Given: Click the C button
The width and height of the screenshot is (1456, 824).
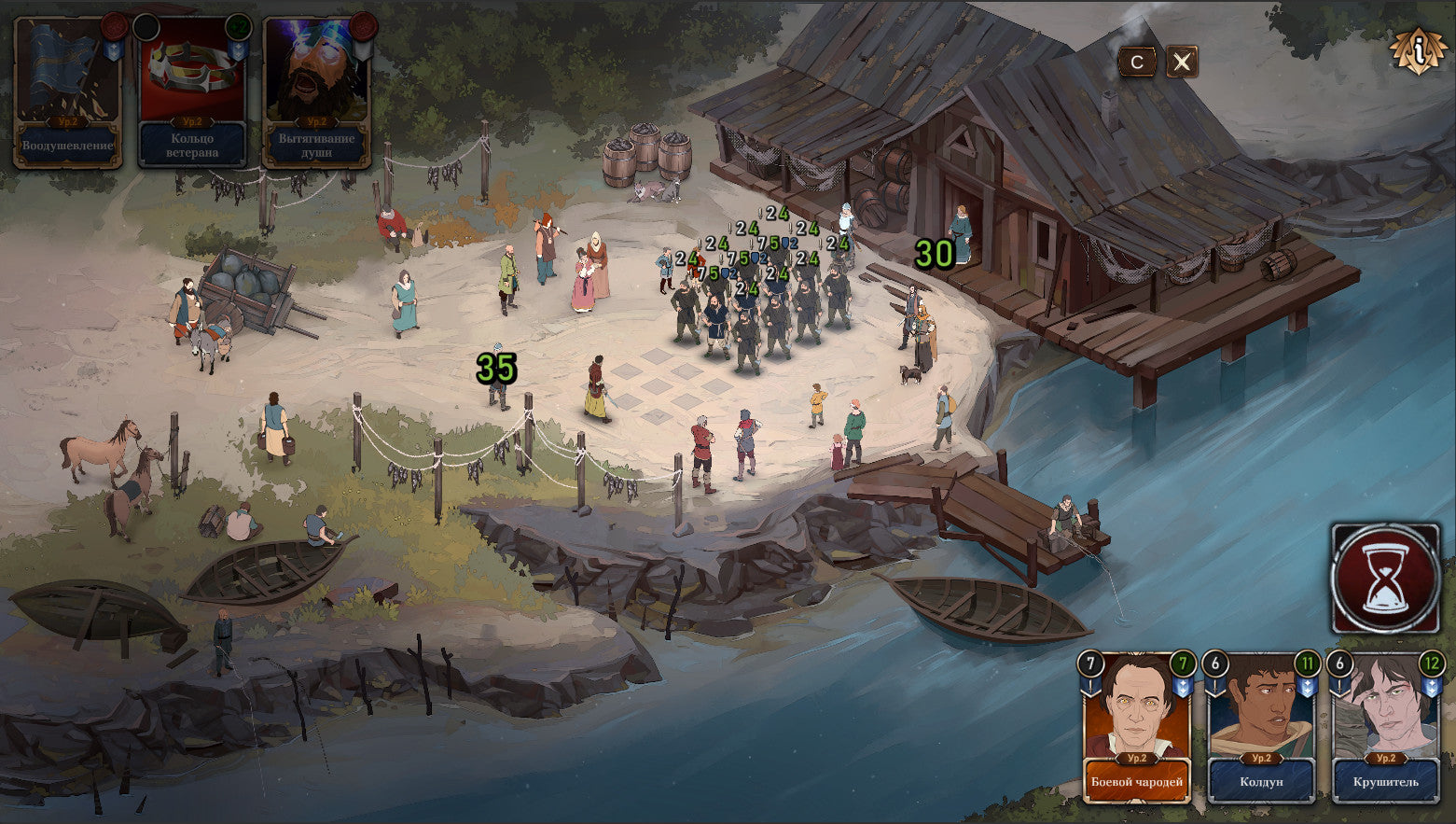Looking at the screenshot, I should coord(1136,63).
